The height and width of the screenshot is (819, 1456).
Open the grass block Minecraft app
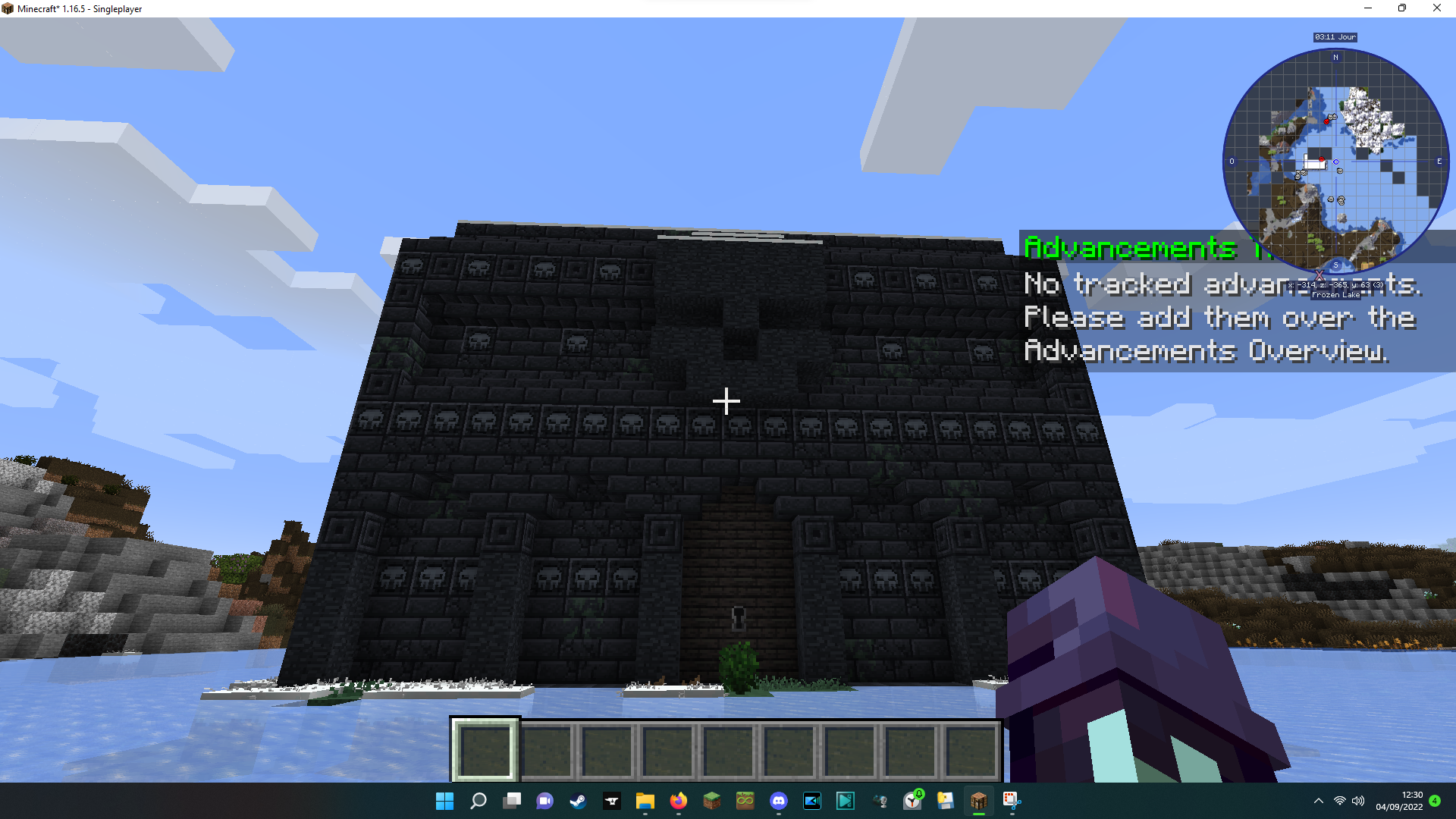click(711, 802)
